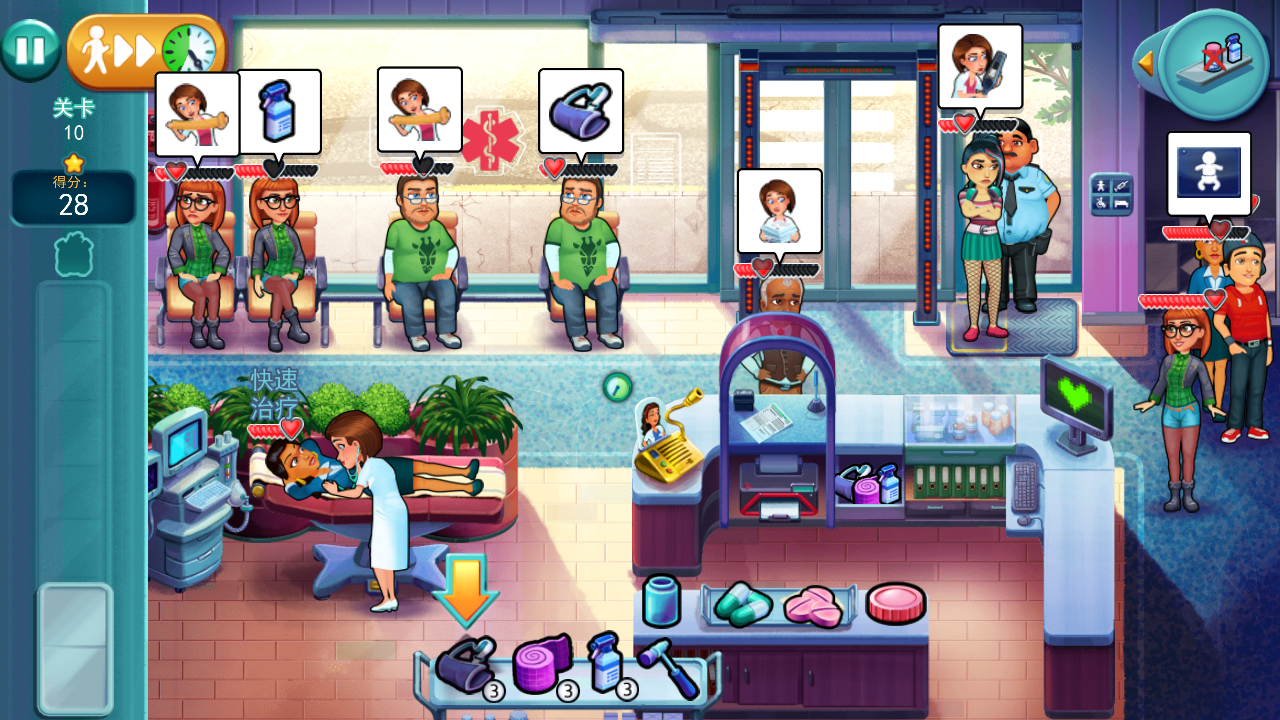Select the blood pressure cuff request bubble

[581, 111]
